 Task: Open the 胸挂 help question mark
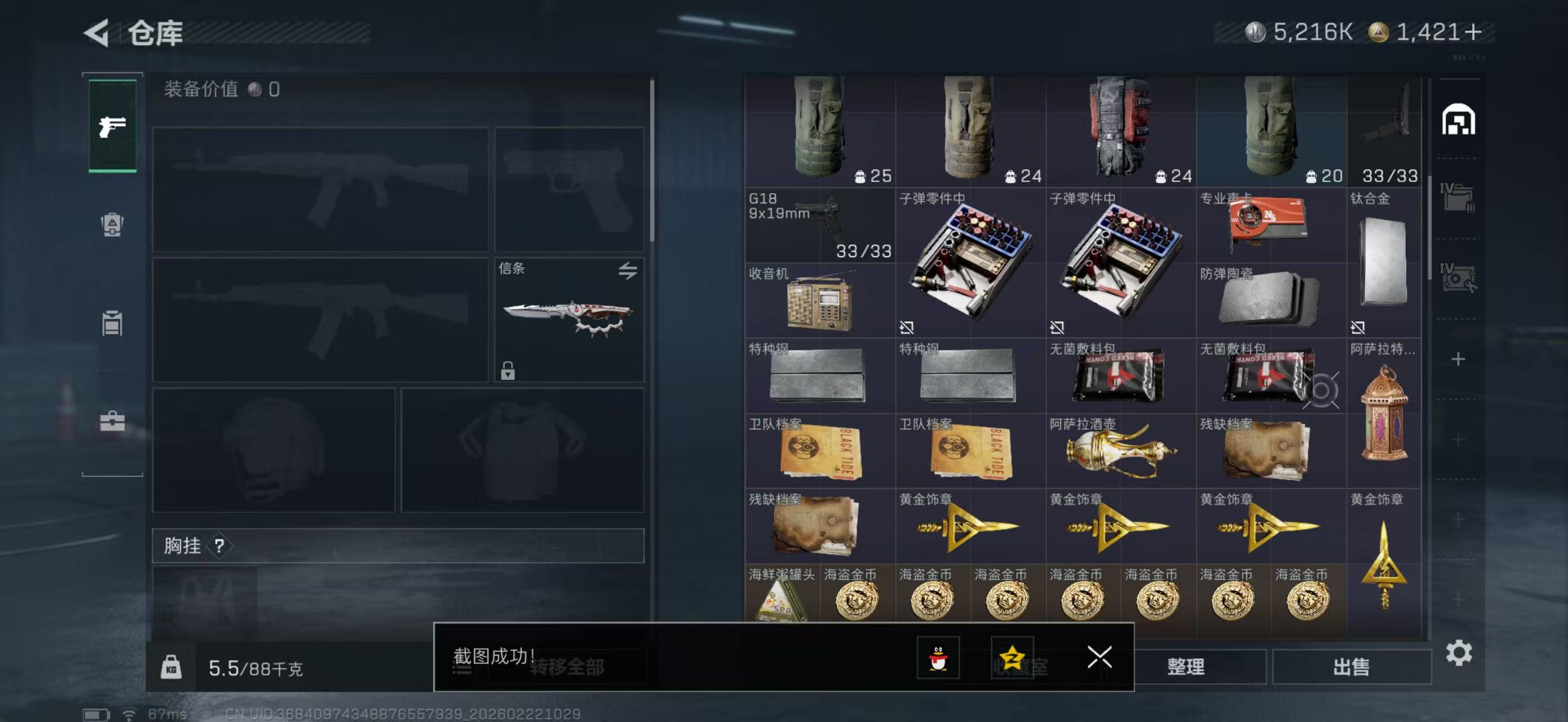click(x=220, y=547)
